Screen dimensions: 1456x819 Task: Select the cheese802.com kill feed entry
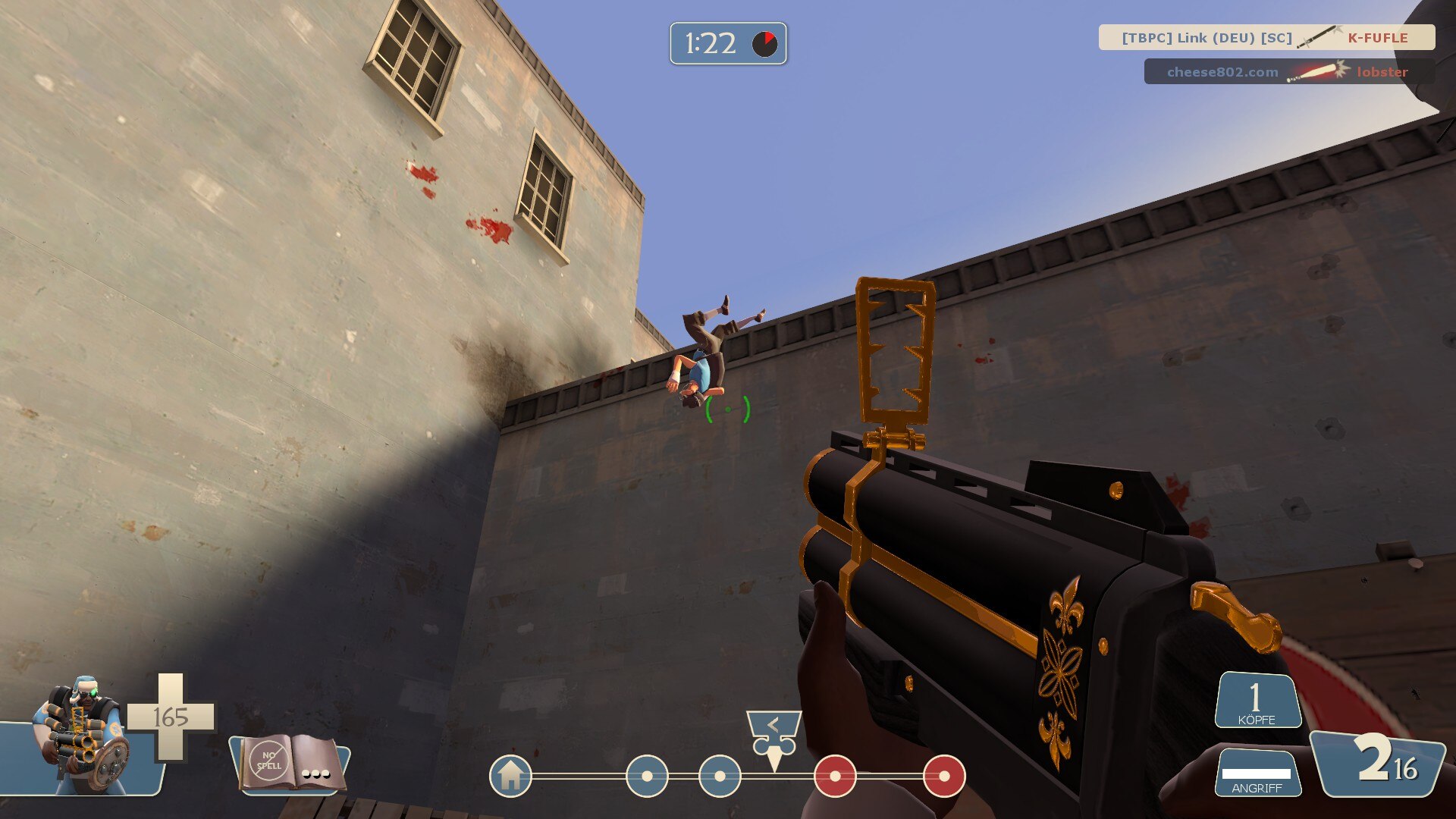point(1288,72)
